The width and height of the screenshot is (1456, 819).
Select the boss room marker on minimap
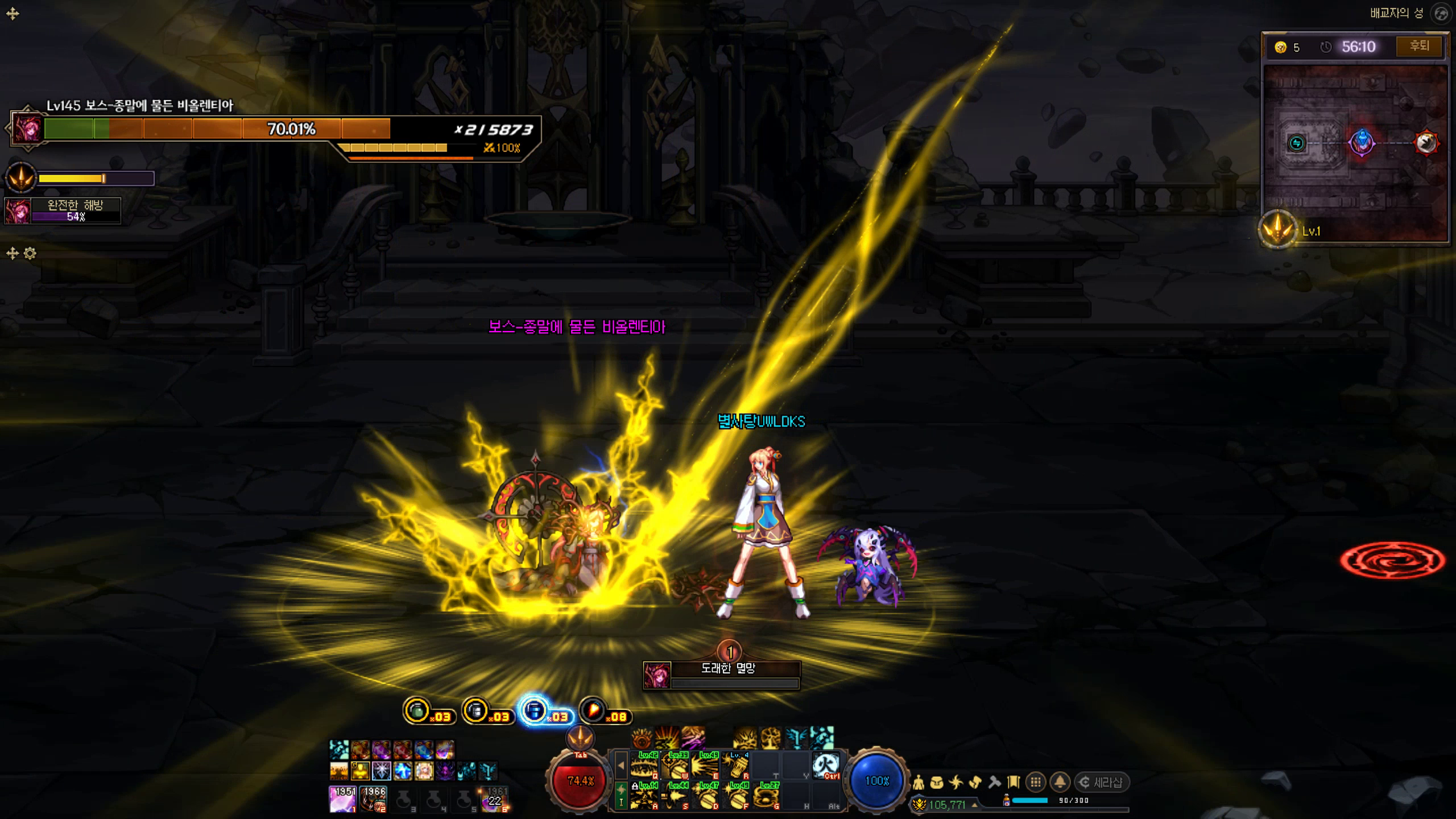[x=1426, y=143]
